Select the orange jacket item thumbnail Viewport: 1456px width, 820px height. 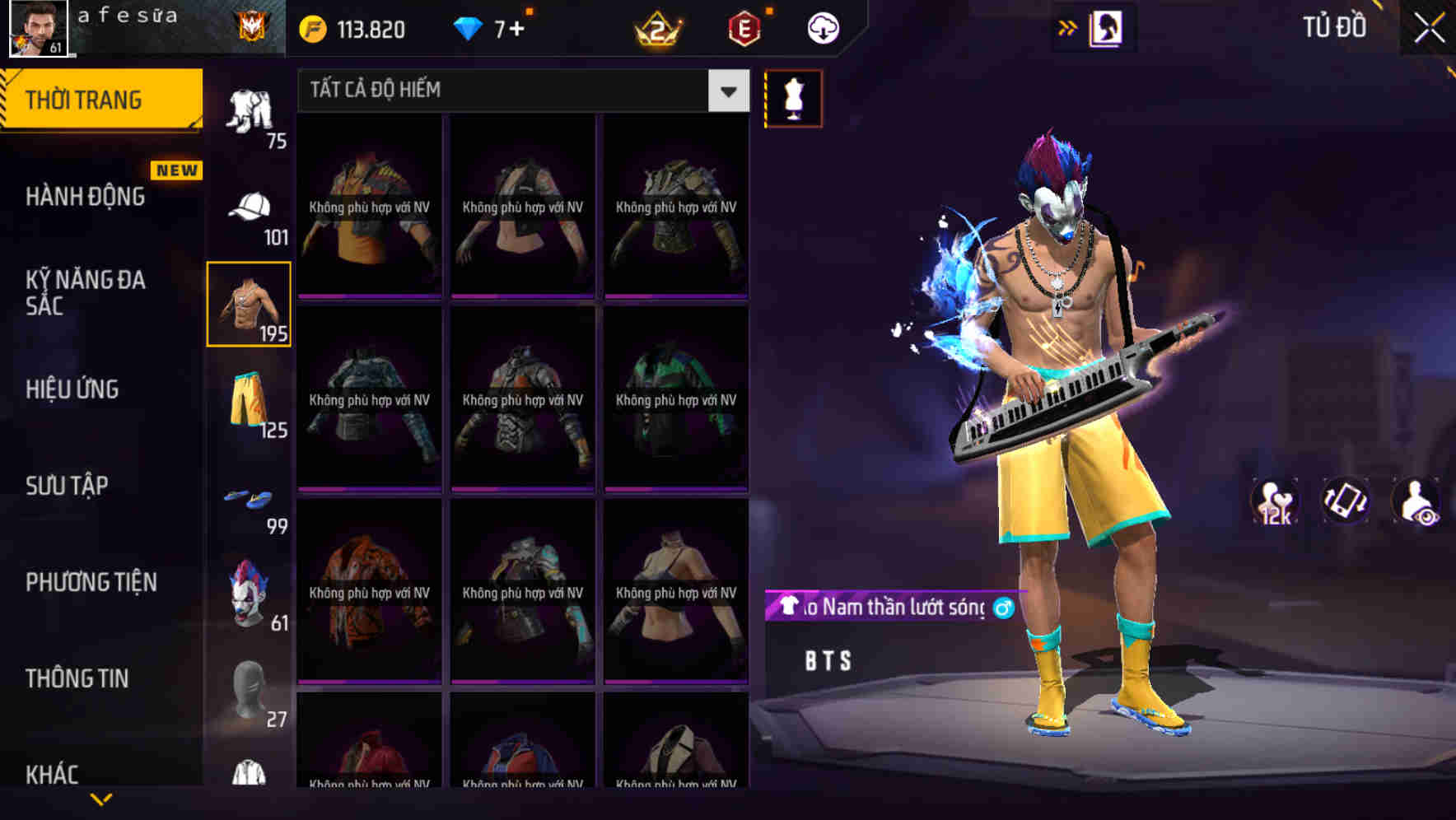pyautogui.click(x=368, y=591)
